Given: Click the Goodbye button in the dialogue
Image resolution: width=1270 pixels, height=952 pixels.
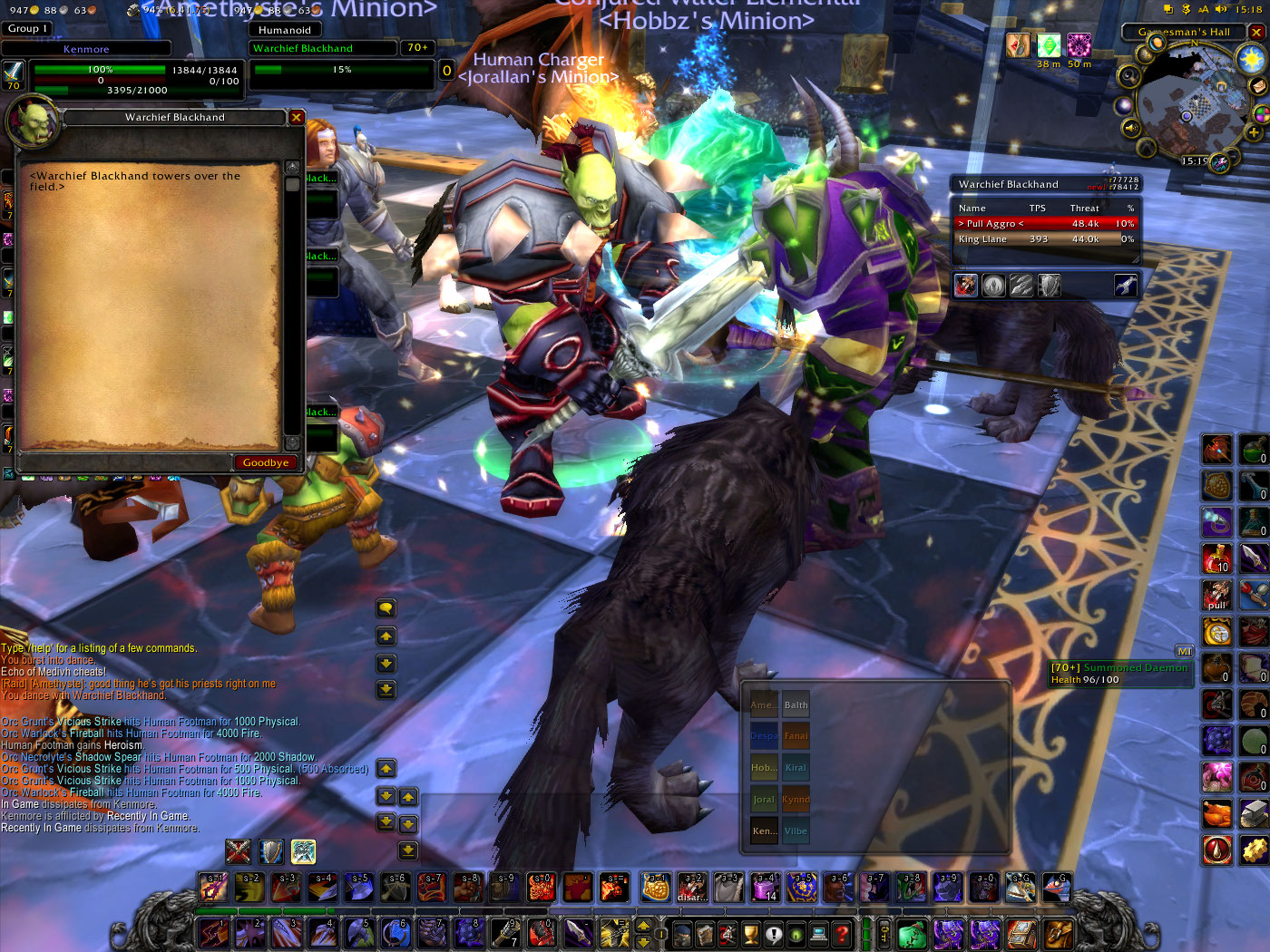Looking at the screenshot, I should (x=265, y=462).
